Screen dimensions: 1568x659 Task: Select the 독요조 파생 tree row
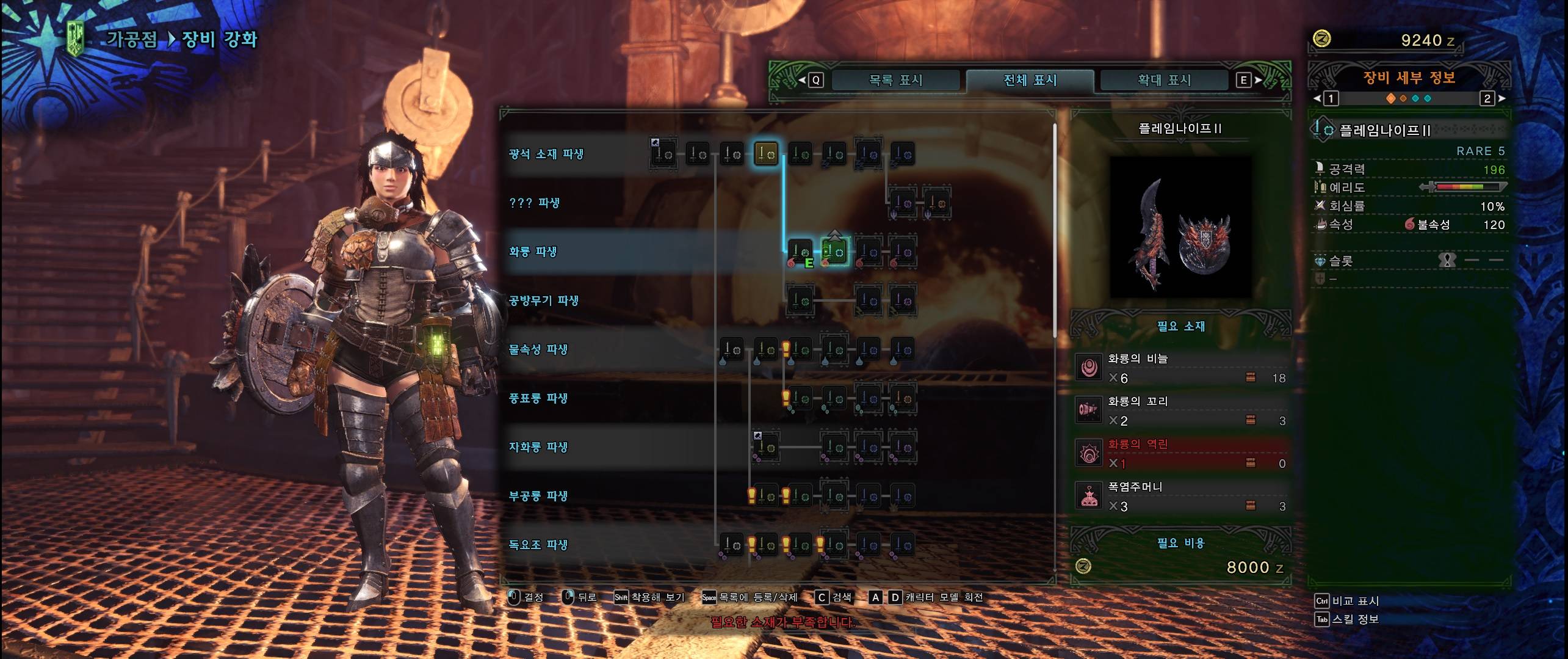point(538,545)
